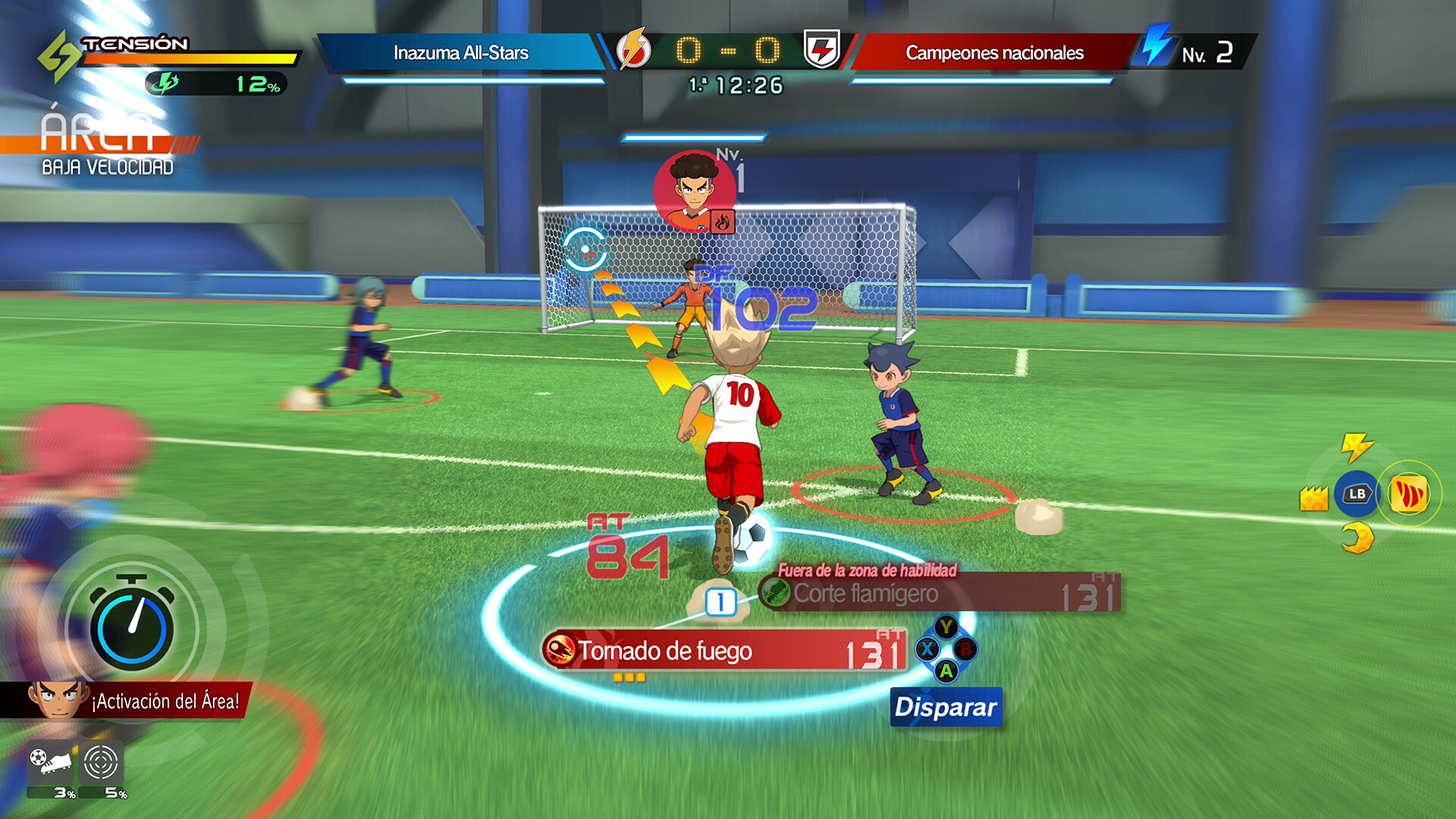This screenshot has width=1456, height=819.
Task: Click the Inazuma All-Stars team banner
Action: coord(461,53)
